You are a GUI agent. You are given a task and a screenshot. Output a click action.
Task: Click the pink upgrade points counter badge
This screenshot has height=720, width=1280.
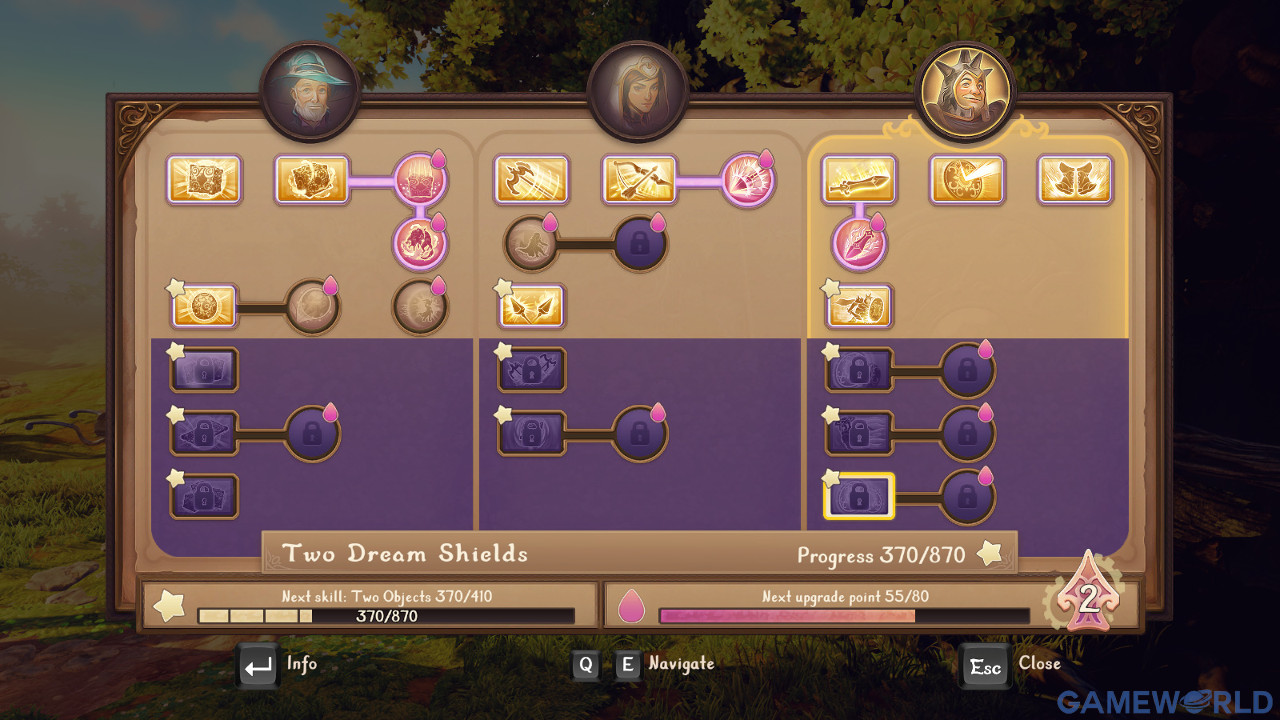1087,599
